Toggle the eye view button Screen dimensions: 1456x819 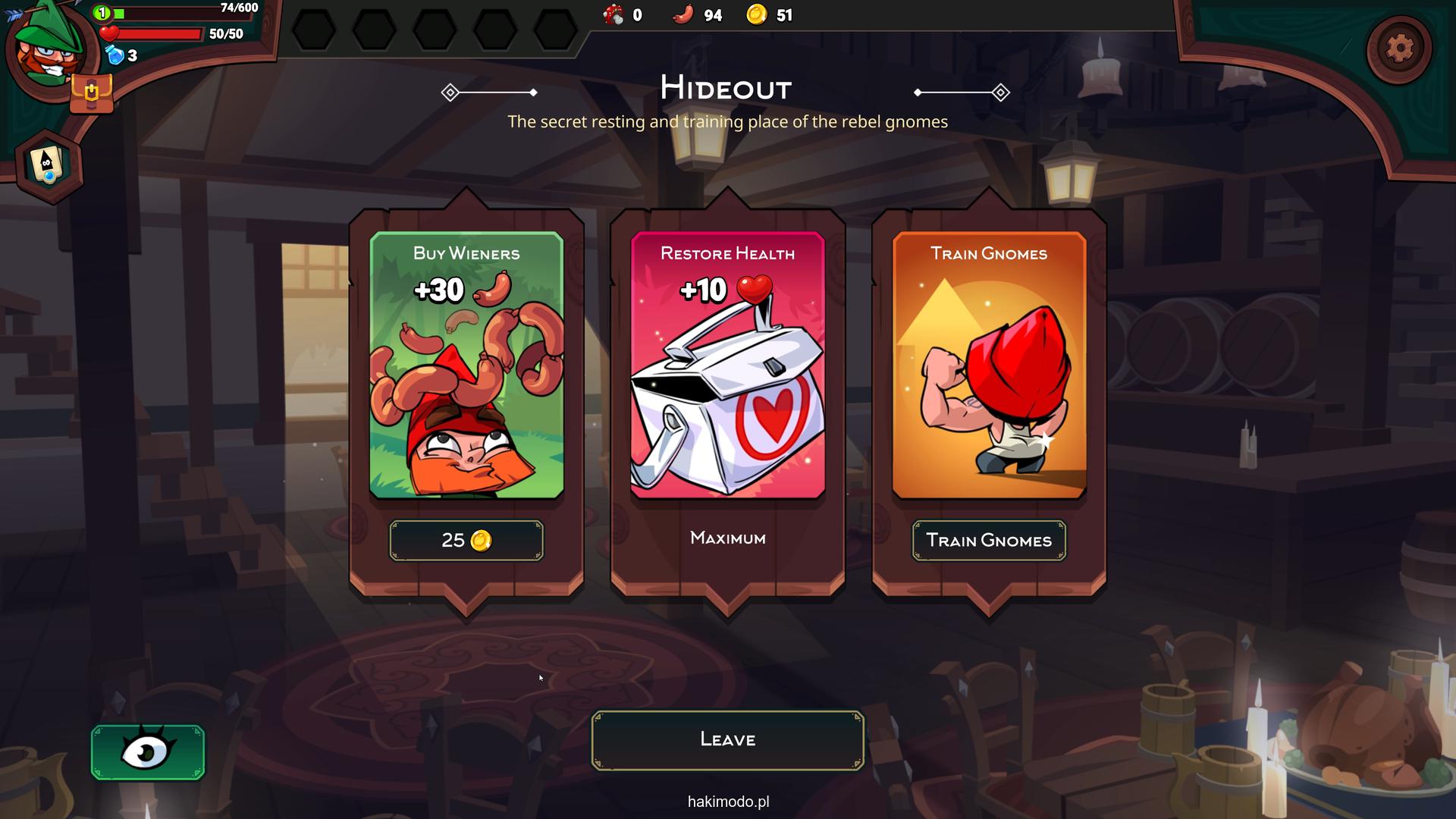click(148, 752)
